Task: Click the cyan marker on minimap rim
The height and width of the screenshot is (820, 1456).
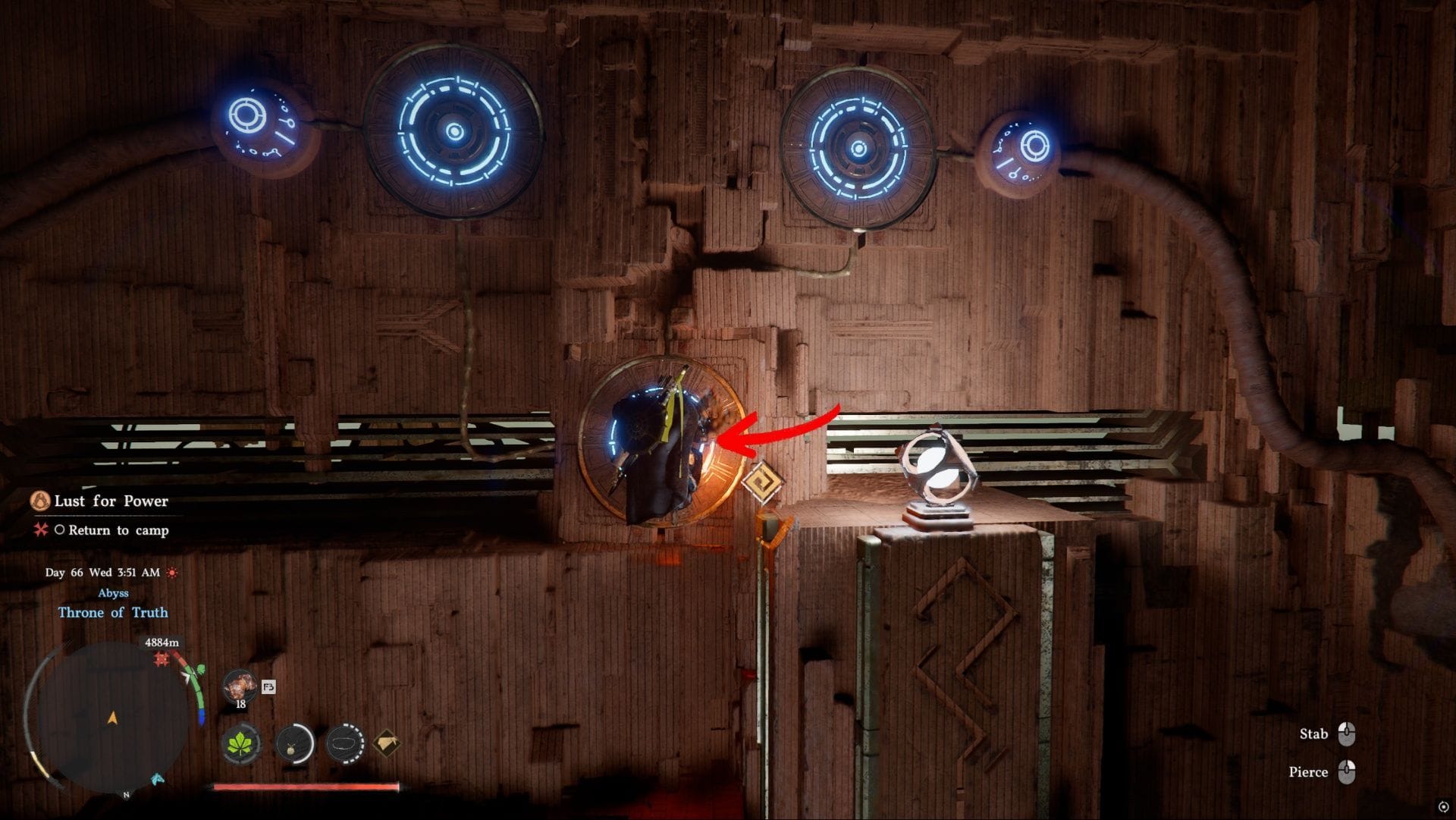Action: tap(158, 779)
